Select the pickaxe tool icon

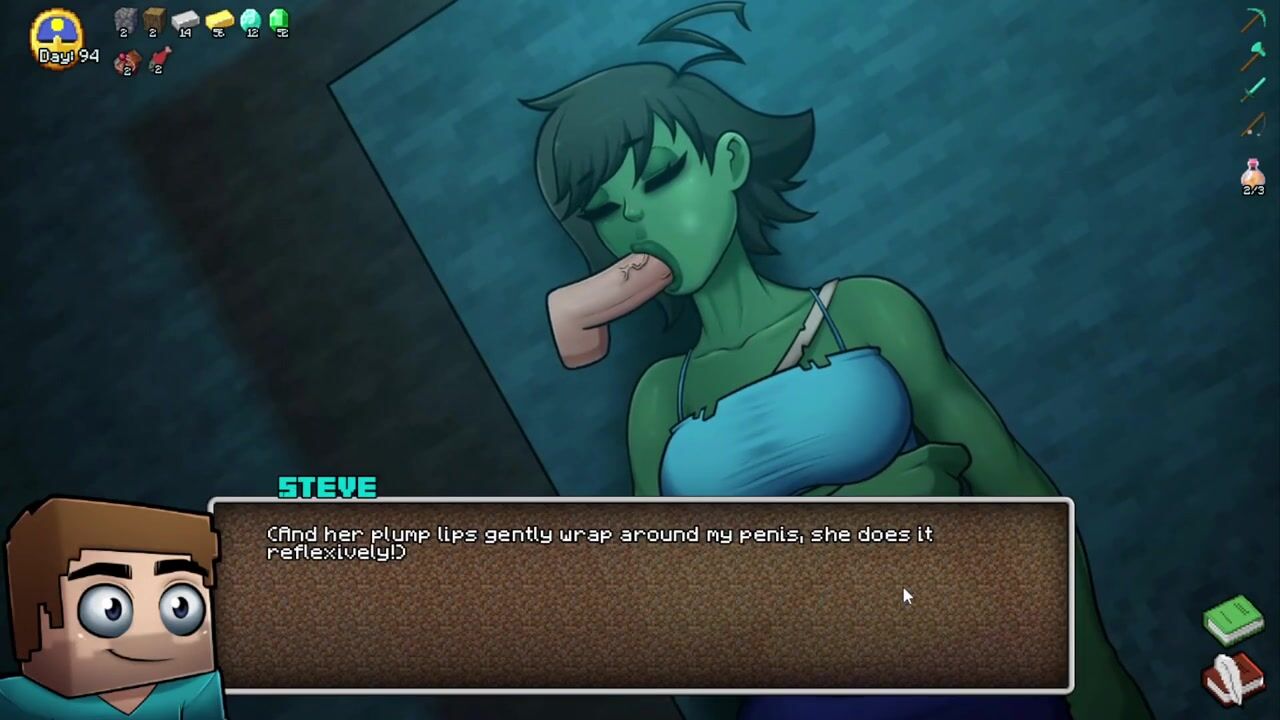(1254, 20)
